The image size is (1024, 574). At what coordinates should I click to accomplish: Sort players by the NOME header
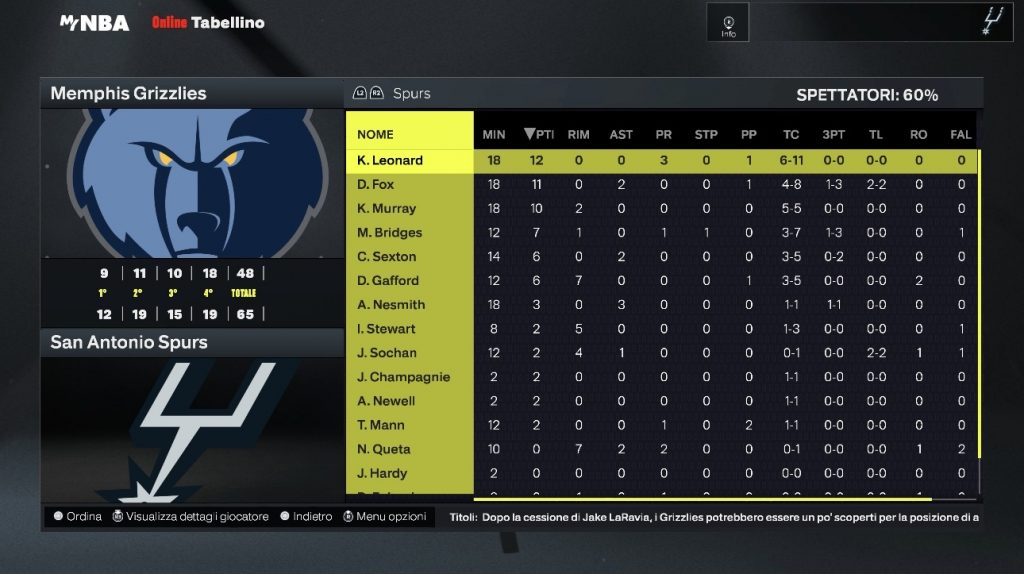tap(376, 134)
